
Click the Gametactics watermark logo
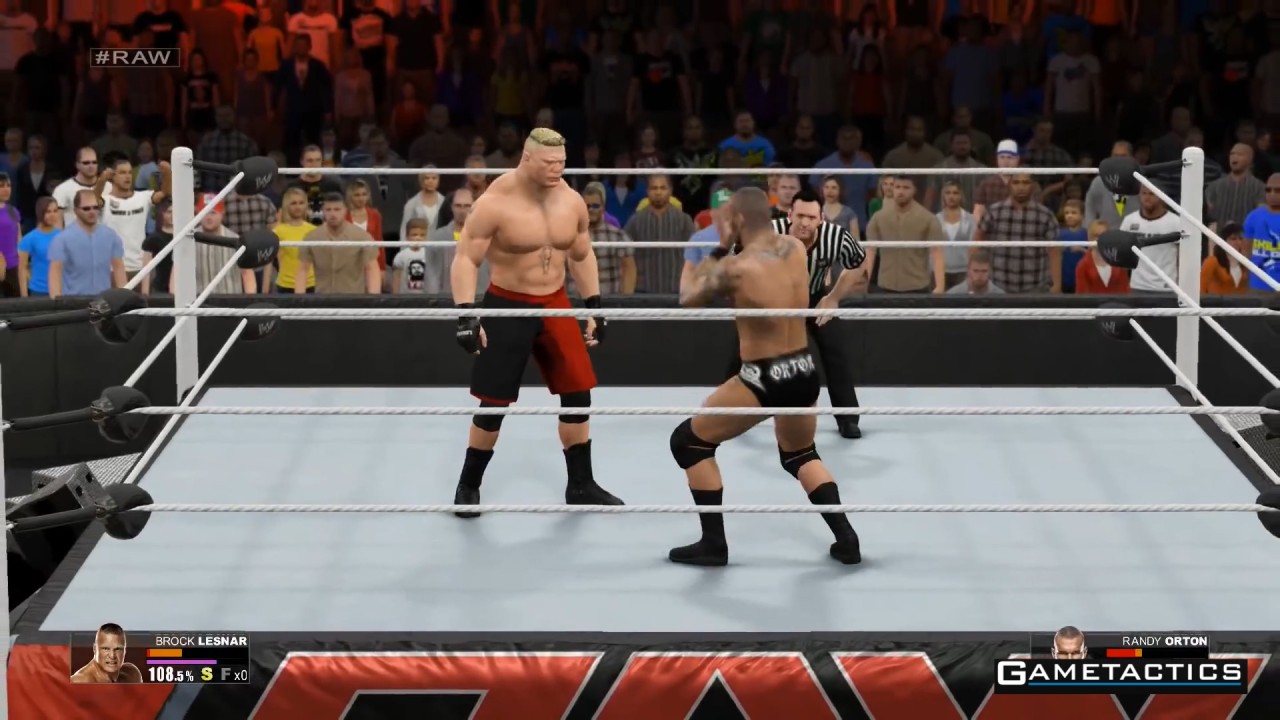point(1120,673)
